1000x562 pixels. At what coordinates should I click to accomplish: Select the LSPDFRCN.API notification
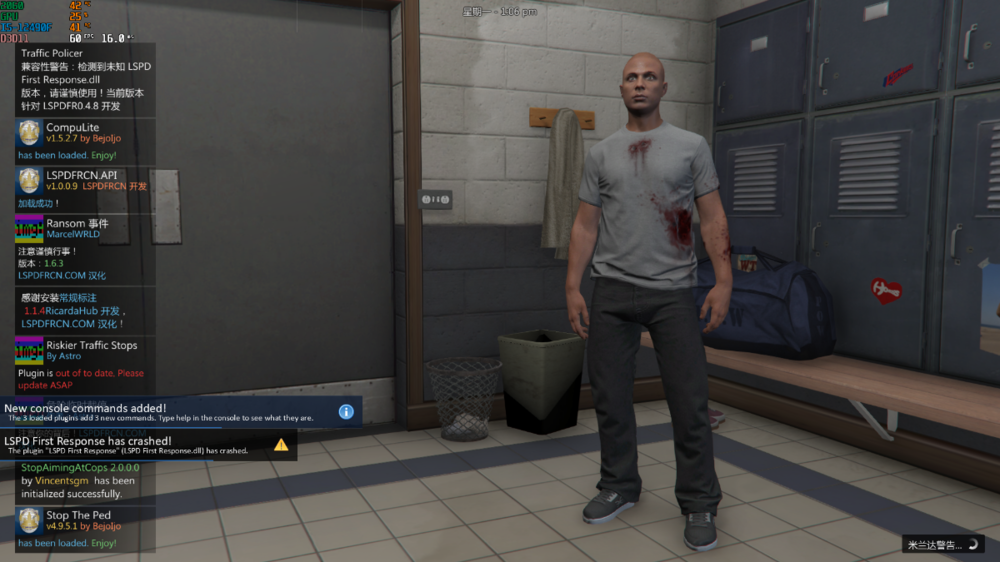coord(85,188)
